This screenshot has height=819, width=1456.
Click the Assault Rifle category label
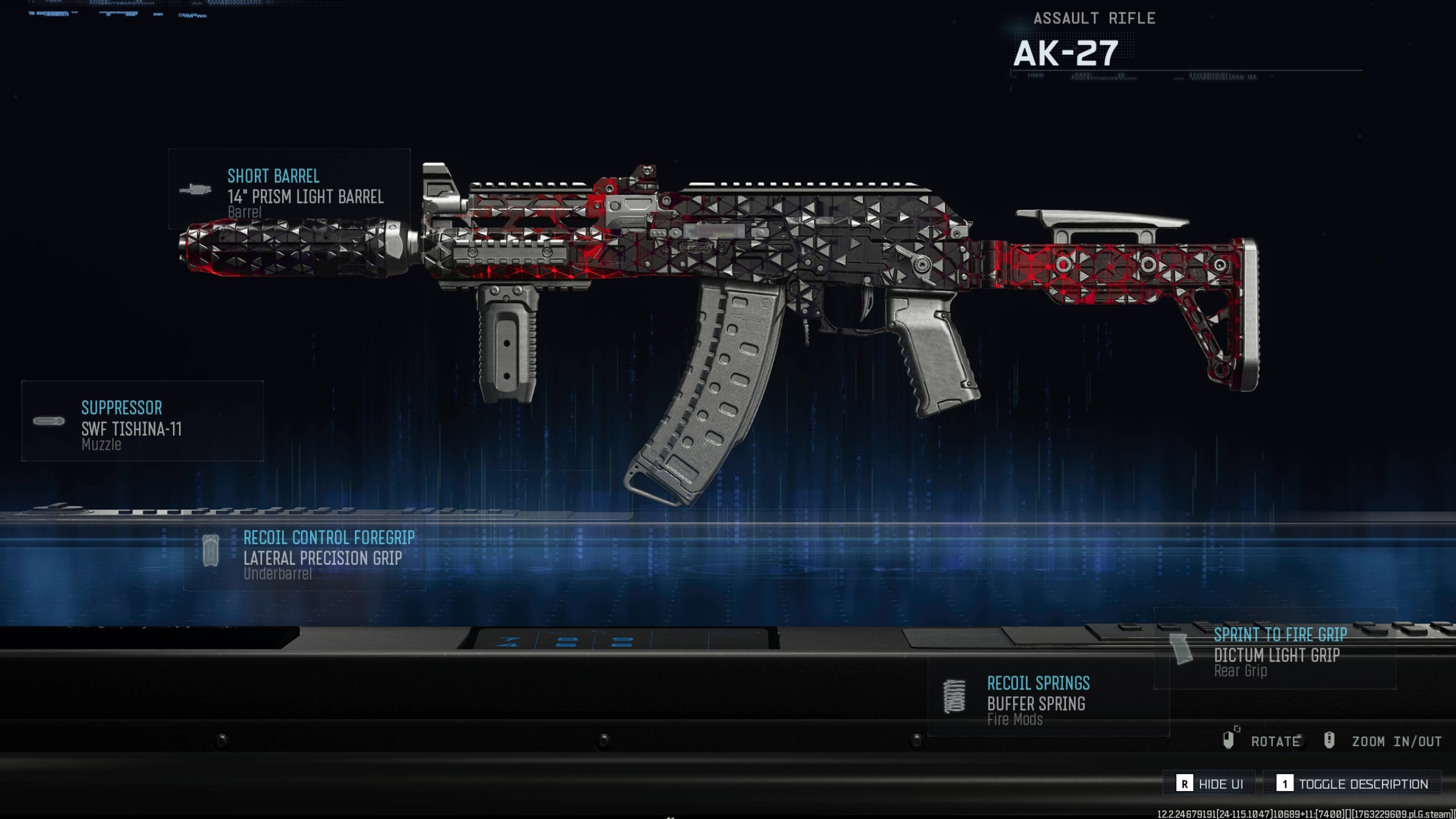click(x=1095, y=18)
